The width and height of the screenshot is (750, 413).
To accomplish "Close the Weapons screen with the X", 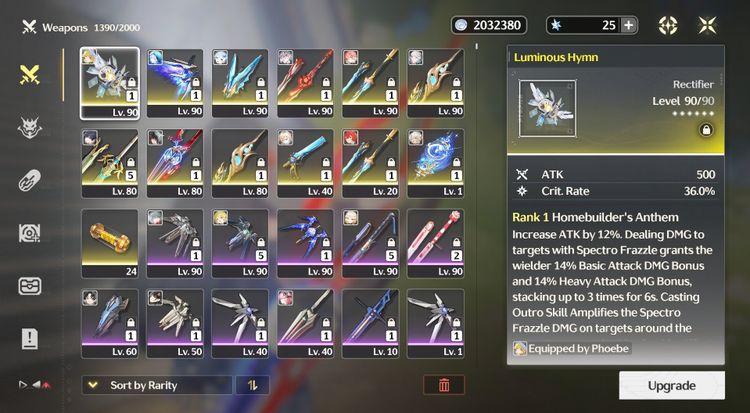I will tap(707, 25).
